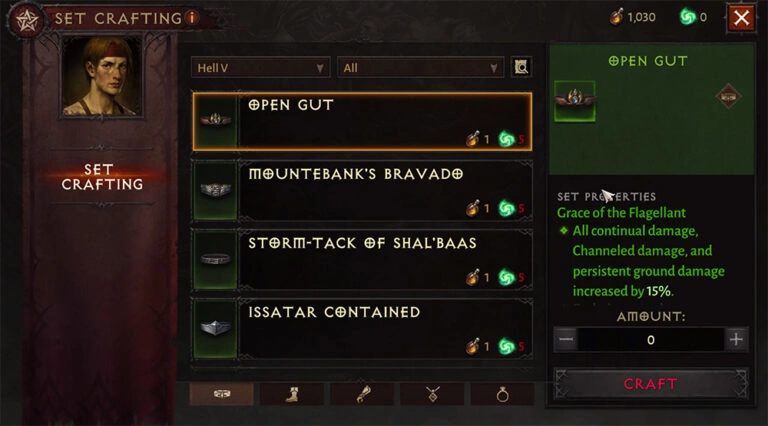
Task: Select Mountebank's Bravado from the list
Action: [361, 191]
